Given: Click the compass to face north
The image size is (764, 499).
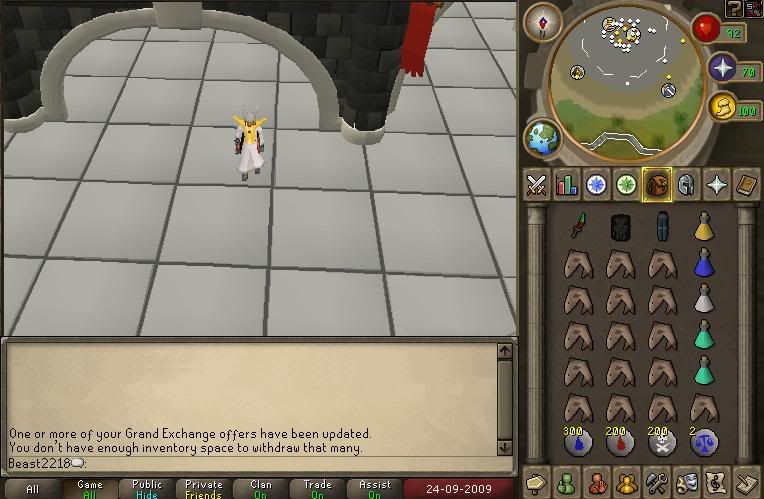Looking at the screenshot, I should [x=543, y=21].
